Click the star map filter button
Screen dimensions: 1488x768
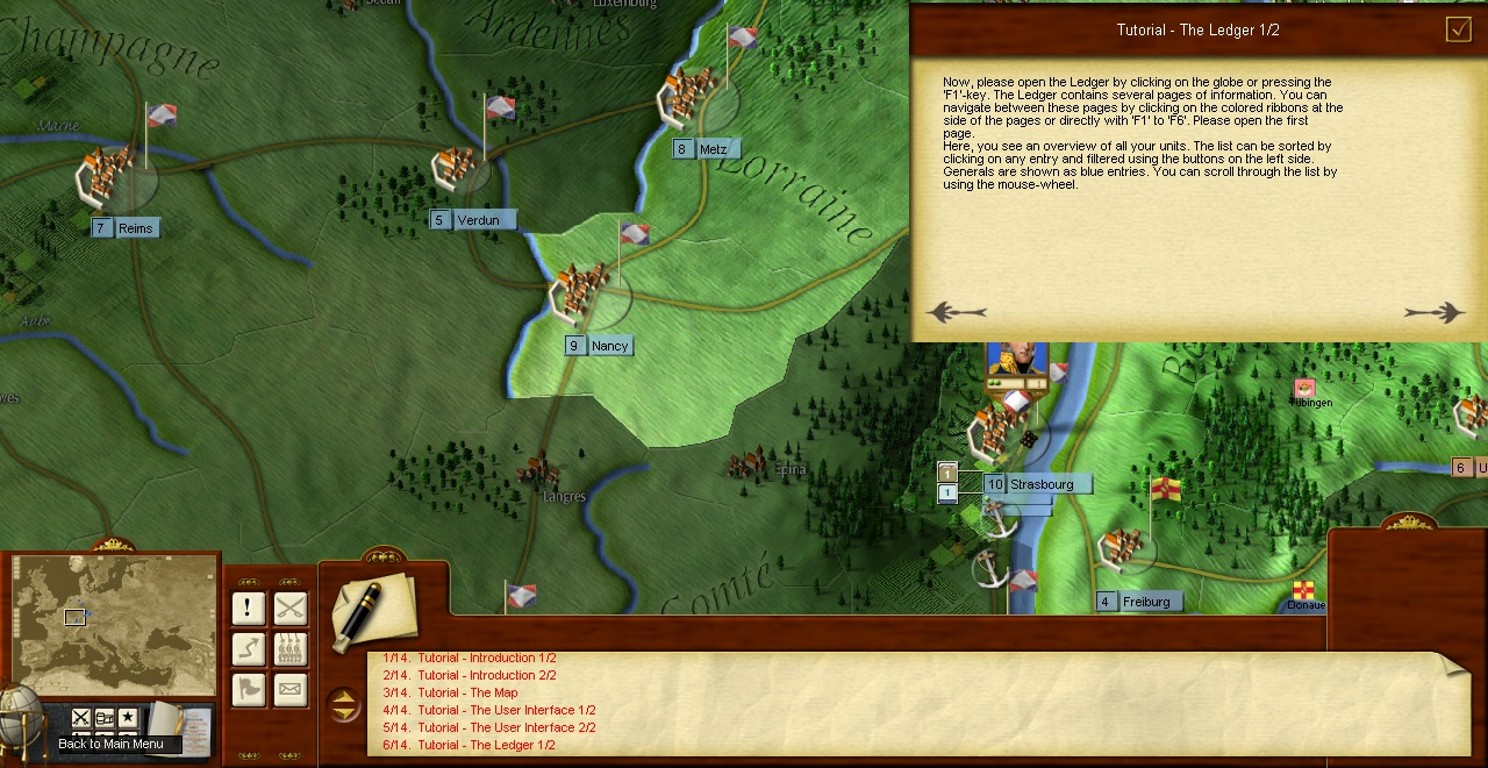[x=128, y=717]
